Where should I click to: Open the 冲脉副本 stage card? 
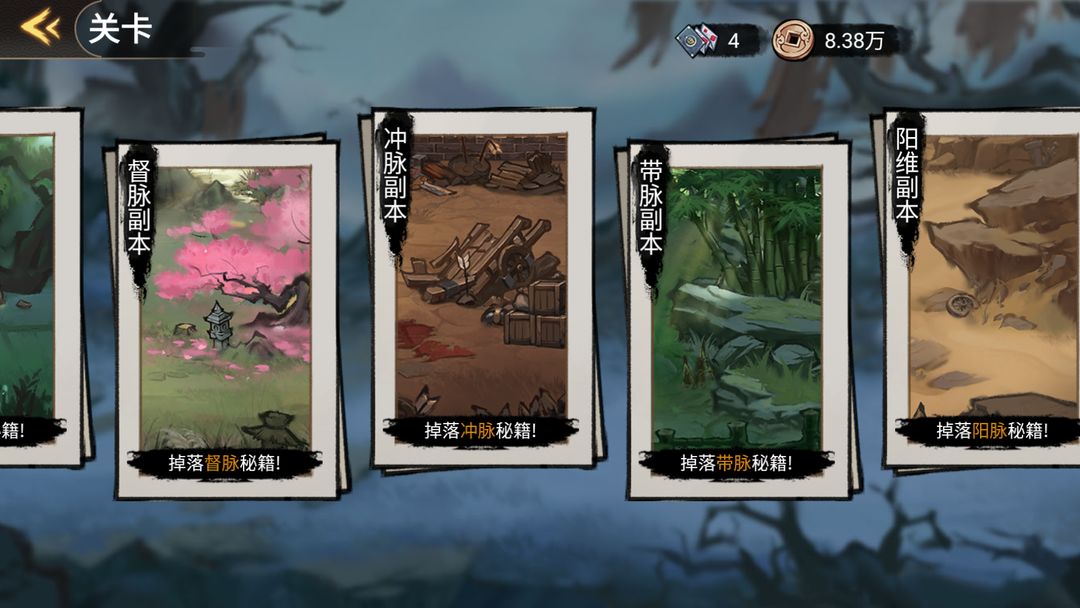(484, 288)
